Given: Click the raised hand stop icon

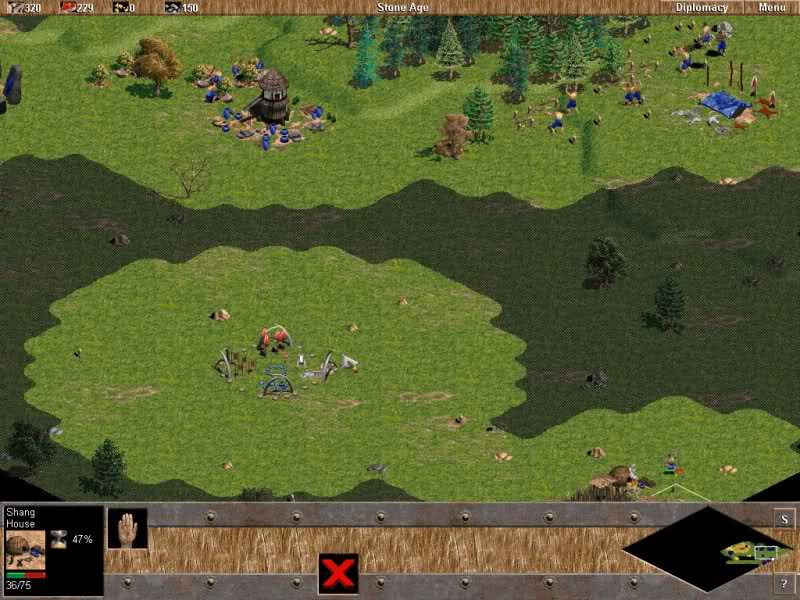Looking at the screenshot, I should 127,528.
